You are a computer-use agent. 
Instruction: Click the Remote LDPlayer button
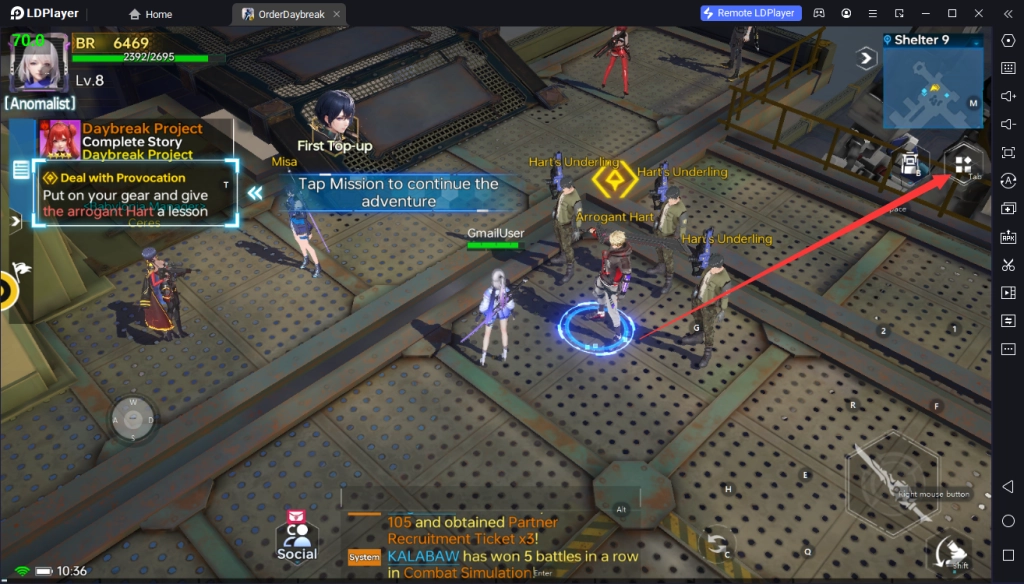(x=751, y=13)
